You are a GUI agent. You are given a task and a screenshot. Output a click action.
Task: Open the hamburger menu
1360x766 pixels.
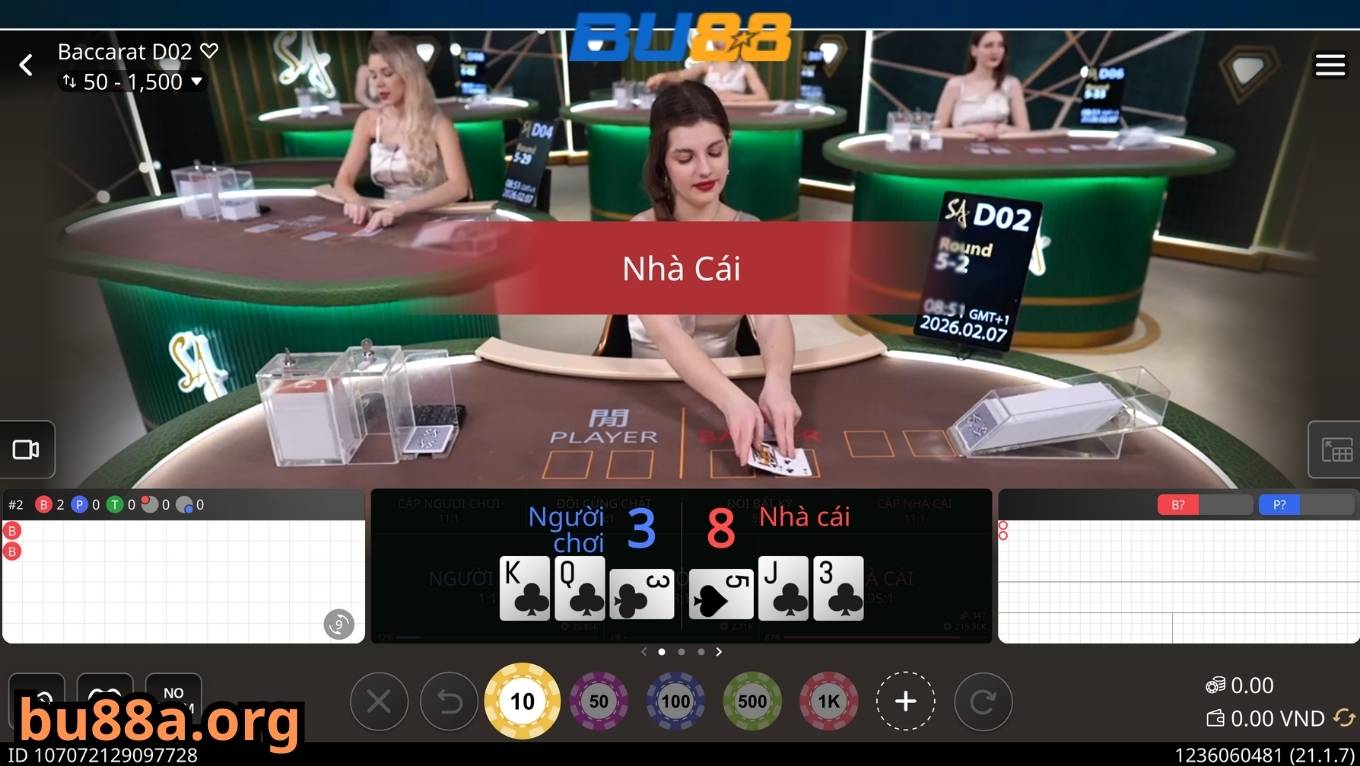click(1330, 64)
